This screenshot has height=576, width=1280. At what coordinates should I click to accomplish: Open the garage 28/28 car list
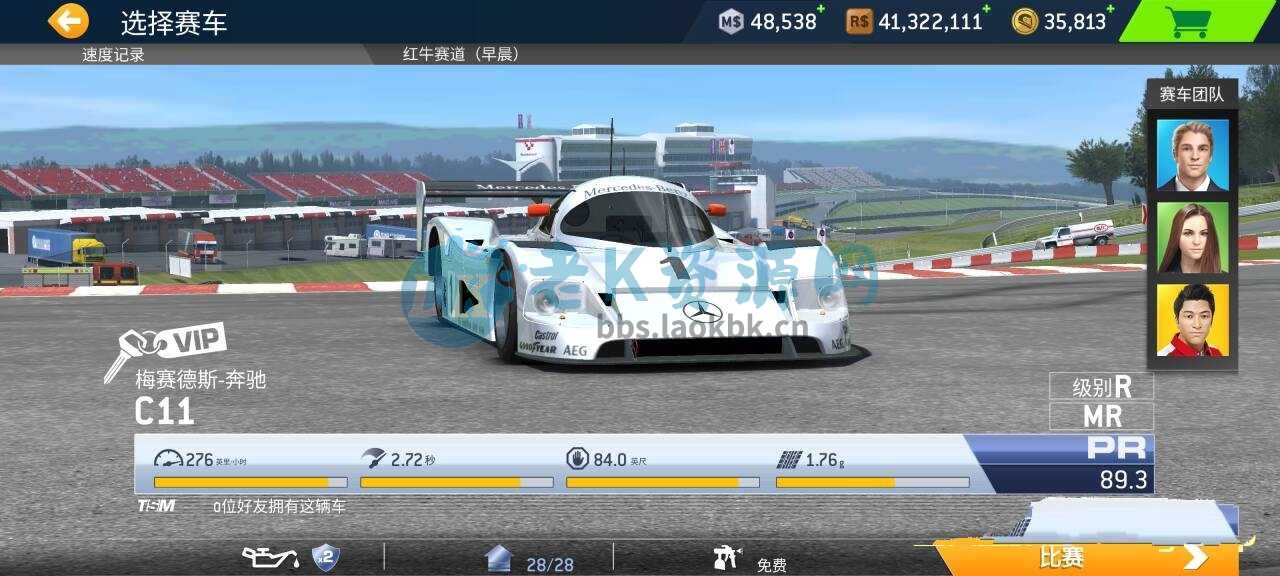[530, 560]
